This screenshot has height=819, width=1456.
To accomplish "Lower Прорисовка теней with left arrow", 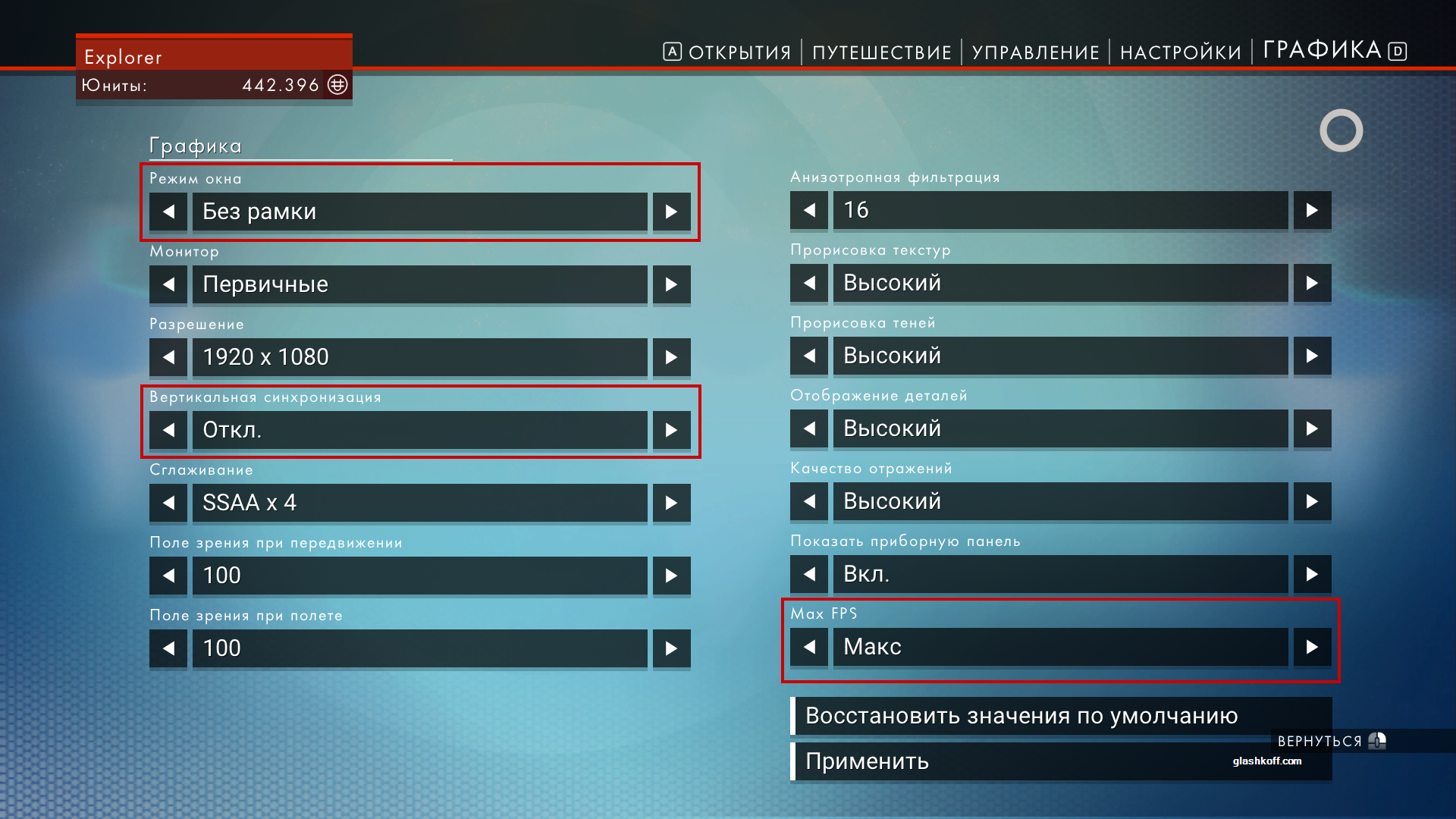I will 809,356.
